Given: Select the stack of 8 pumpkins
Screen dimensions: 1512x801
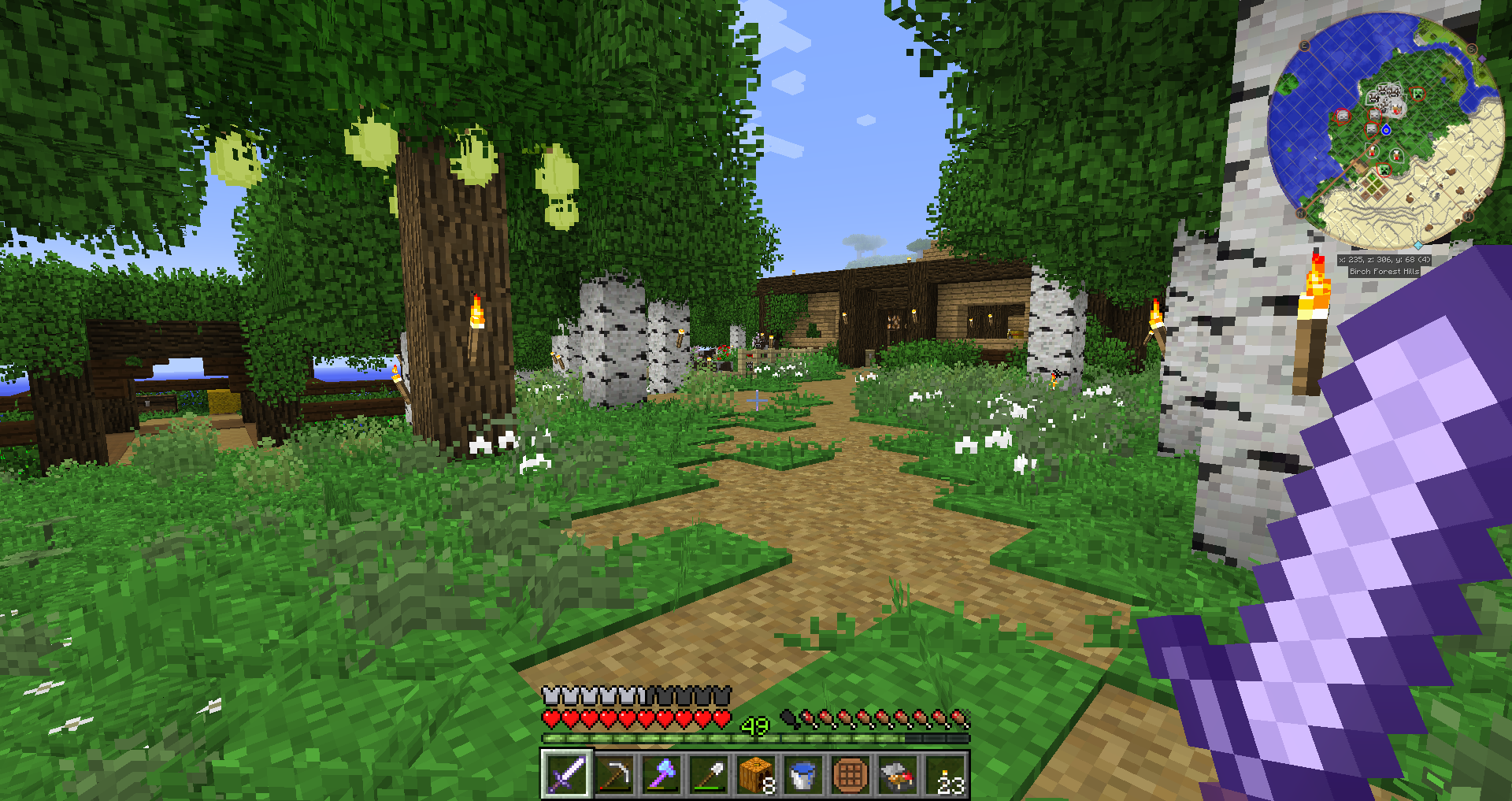Looking at the screenshot, I should pyautogui.click(x=755, y=774).
